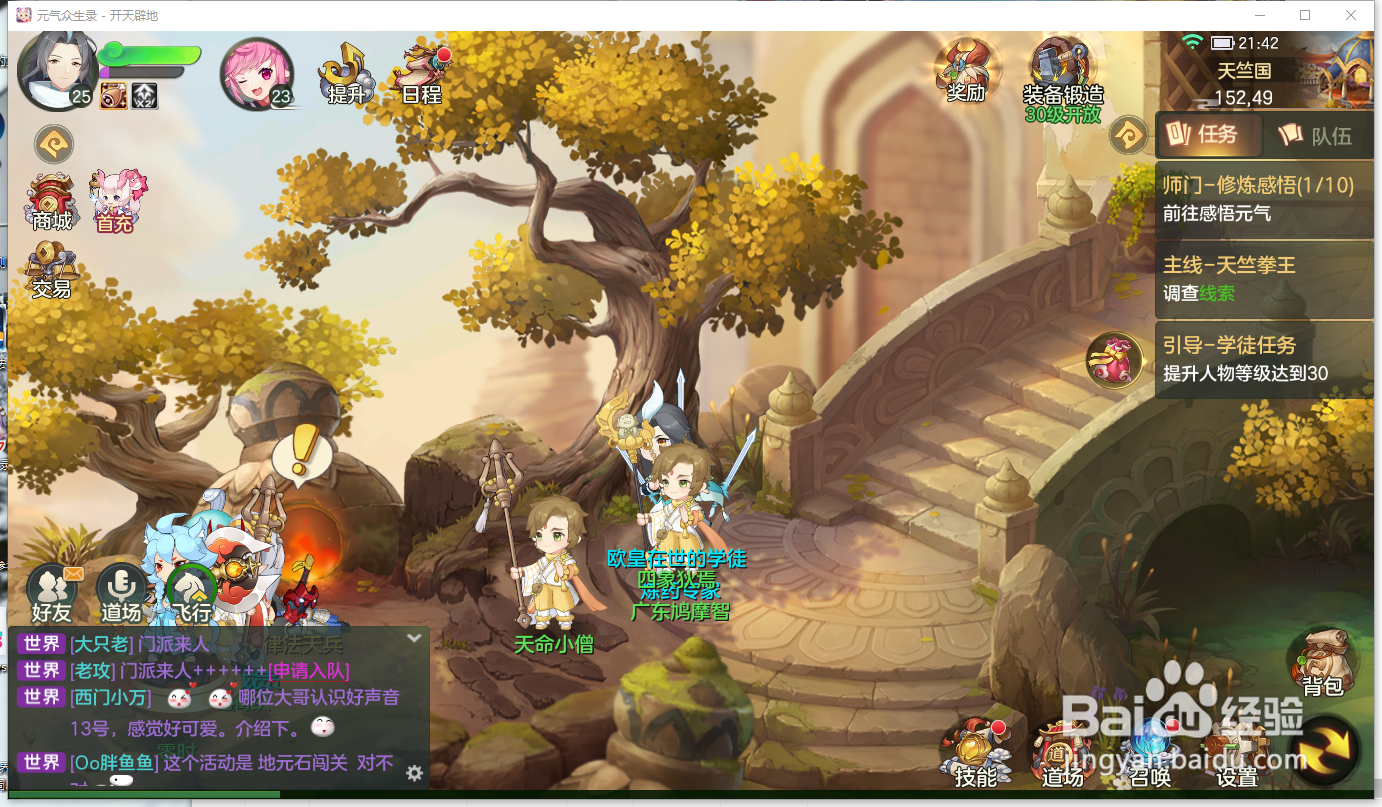Open the 好友 friends list
Screen dimensions: 1382x807
pos(52,592)
